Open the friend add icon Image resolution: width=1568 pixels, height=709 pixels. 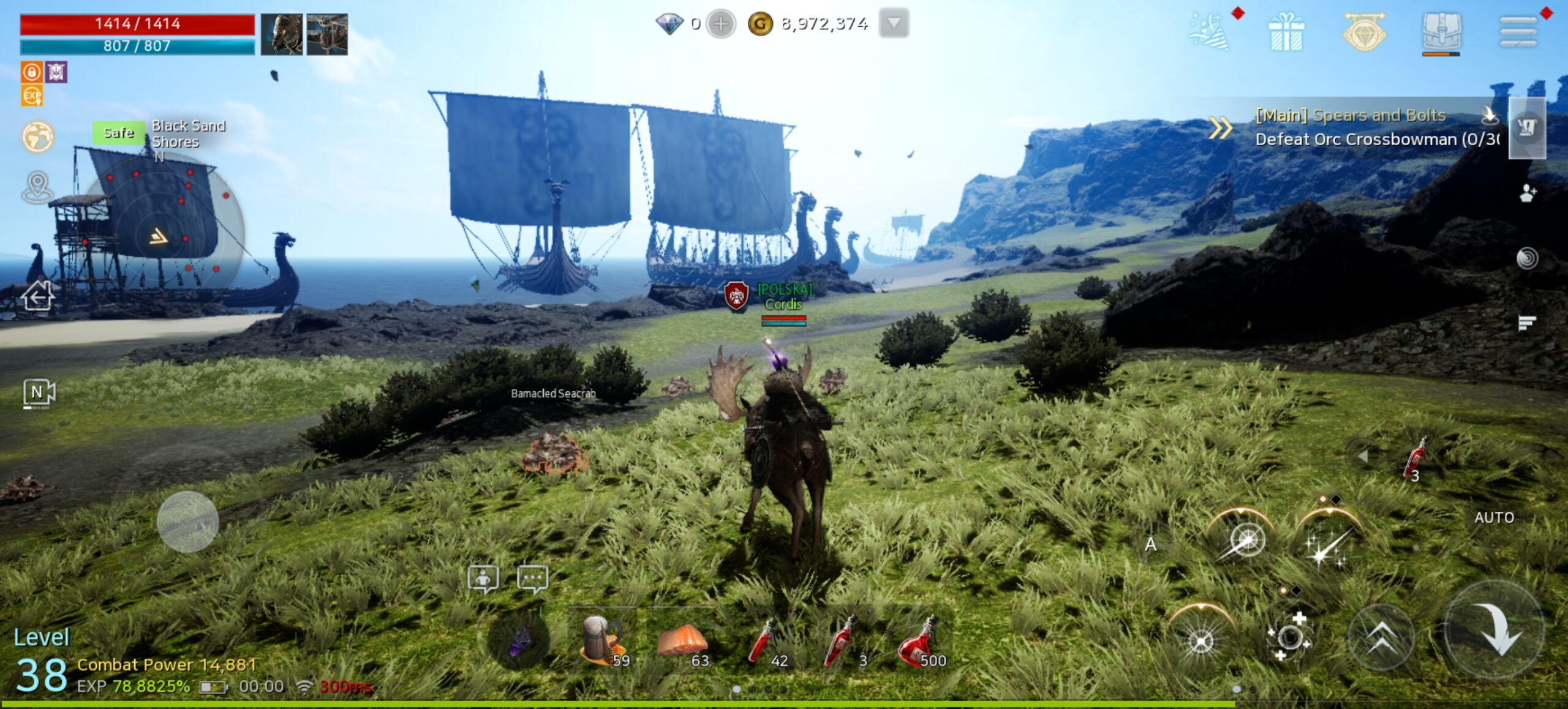(1528, 193)
